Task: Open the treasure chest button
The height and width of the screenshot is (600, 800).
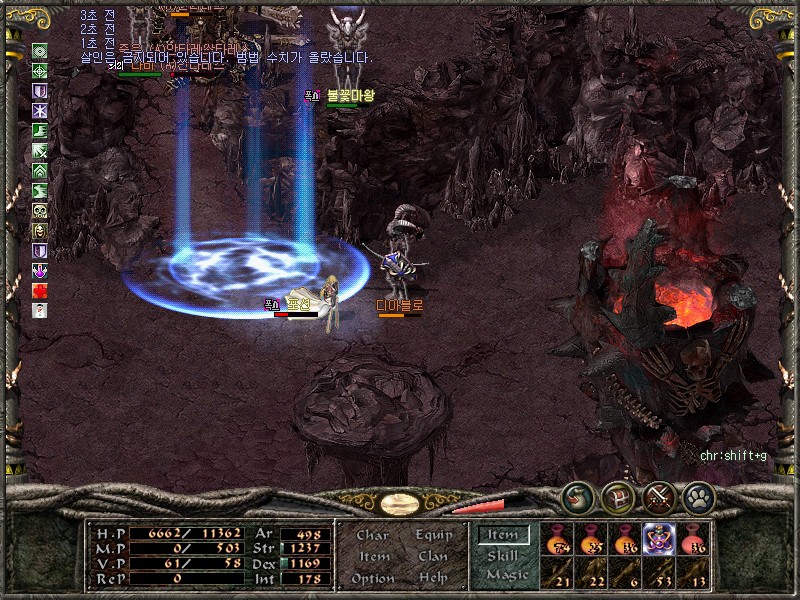Action: point(619,496)
